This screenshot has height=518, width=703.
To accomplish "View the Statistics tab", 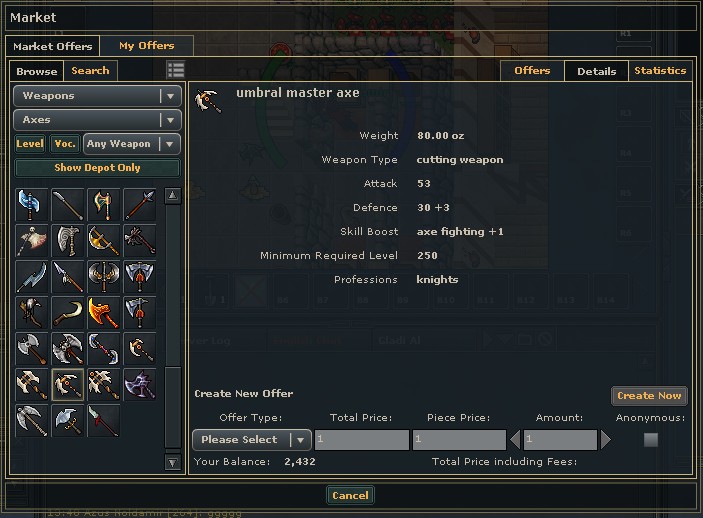I will coord(660,71).
